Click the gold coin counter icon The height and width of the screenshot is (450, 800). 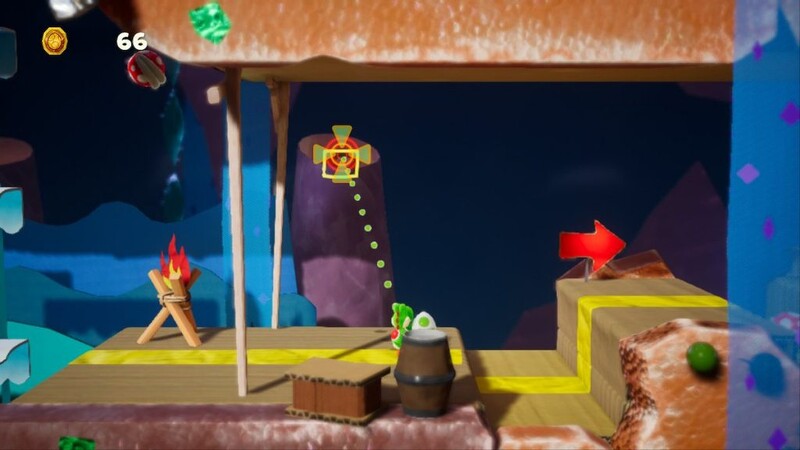coord(55,41)
